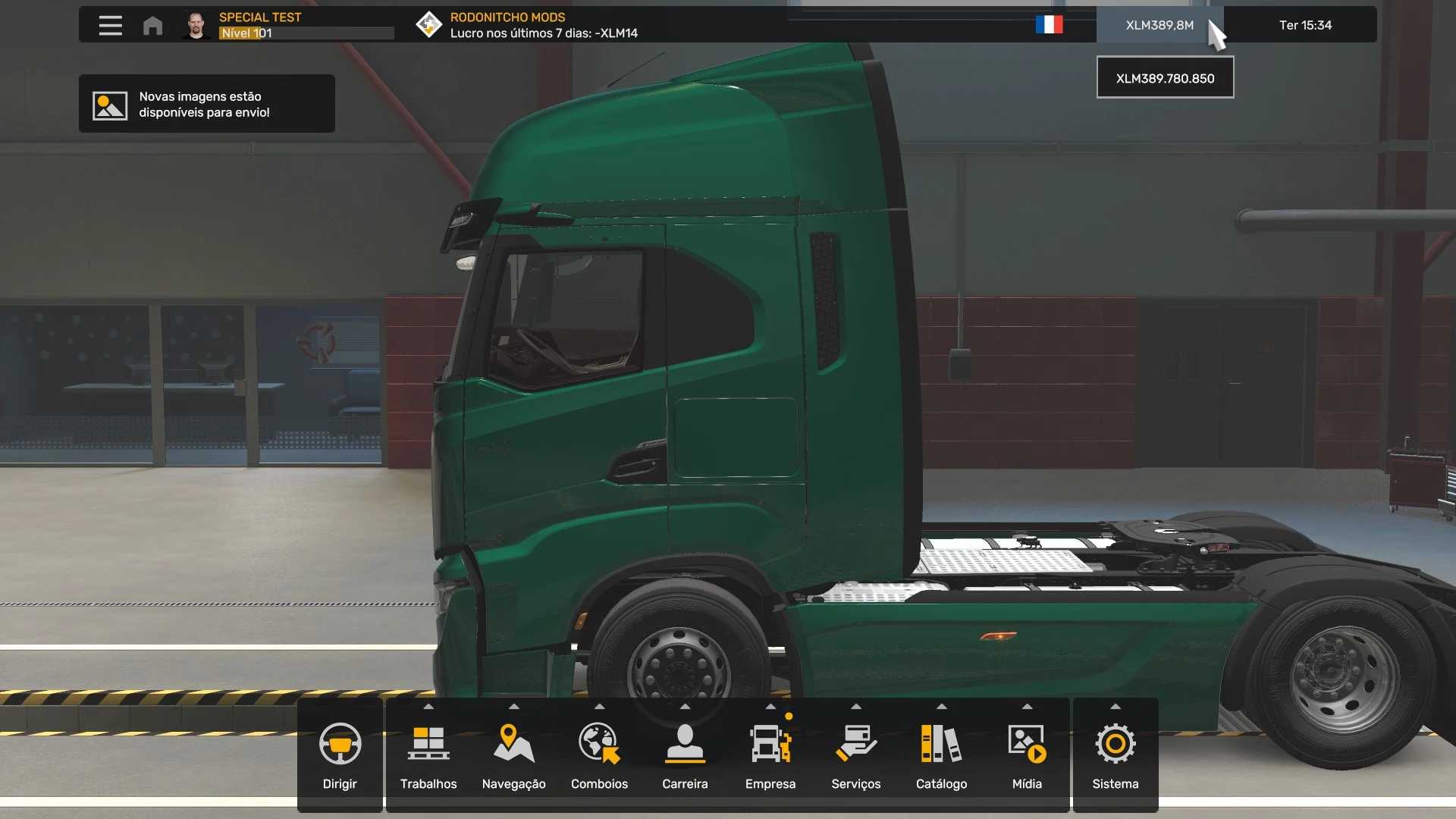Open the Carreira career menu
The width and height of the screenshot is (1456, 819).
tap(685, 755)
